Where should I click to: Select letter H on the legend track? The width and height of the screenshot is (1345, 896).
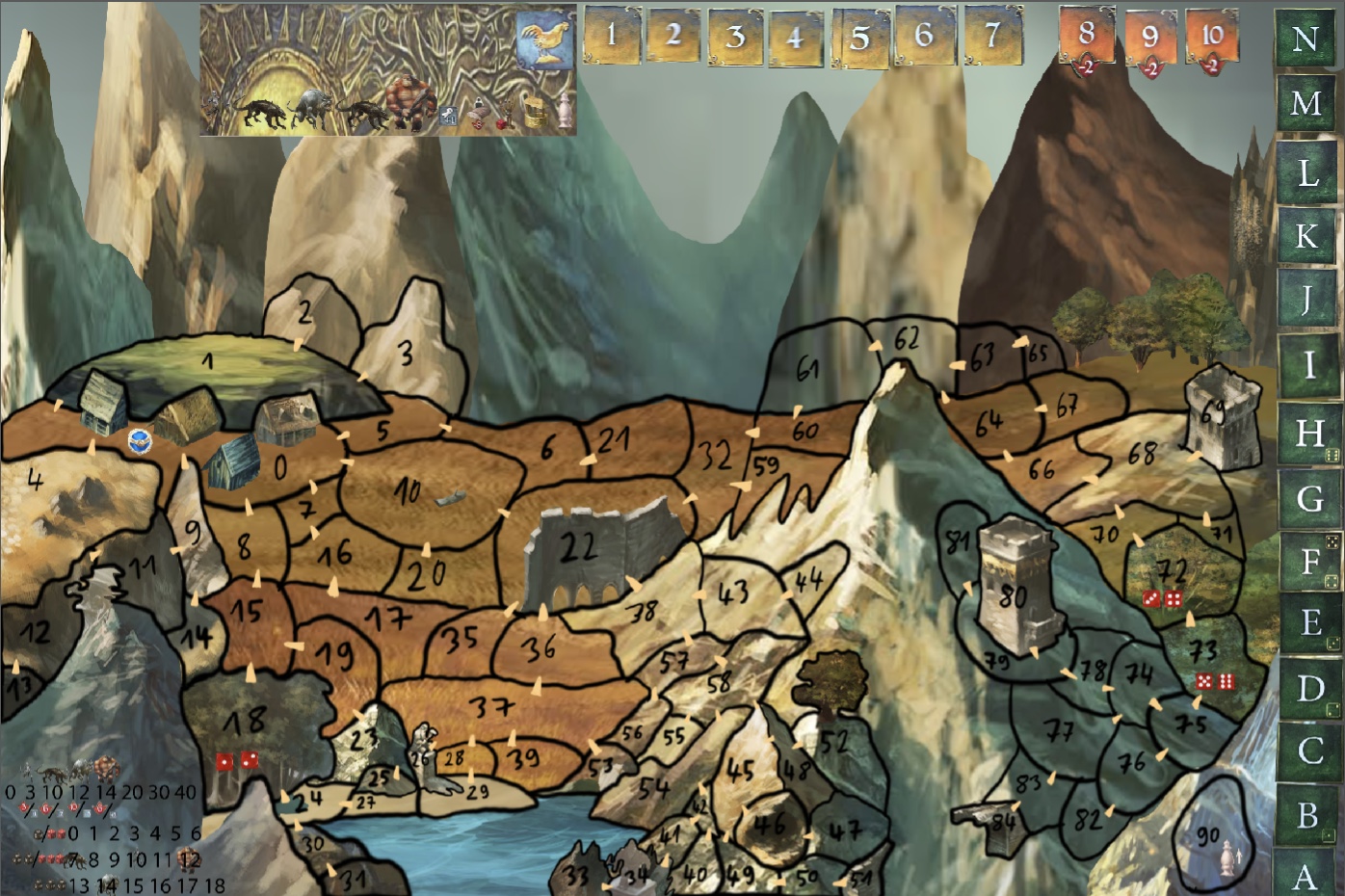coord(1308,433)
